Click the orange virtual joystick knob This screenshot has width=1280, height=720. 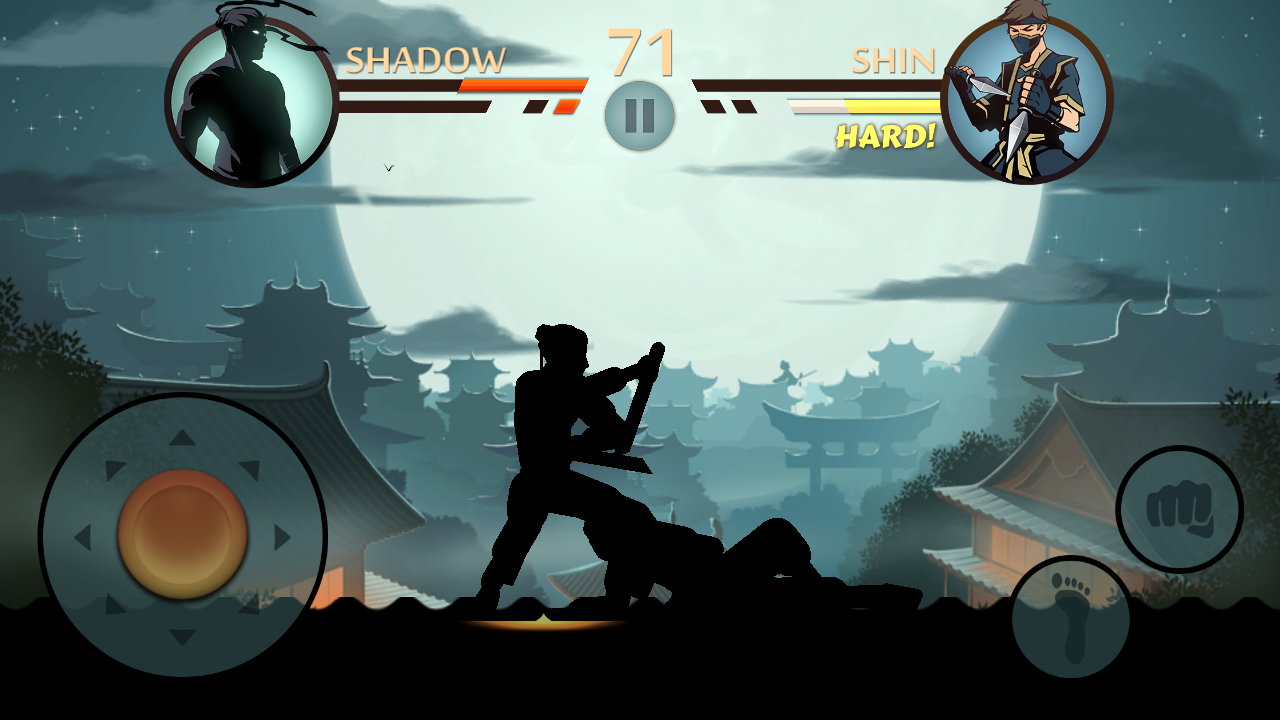(x=183, y=535)
